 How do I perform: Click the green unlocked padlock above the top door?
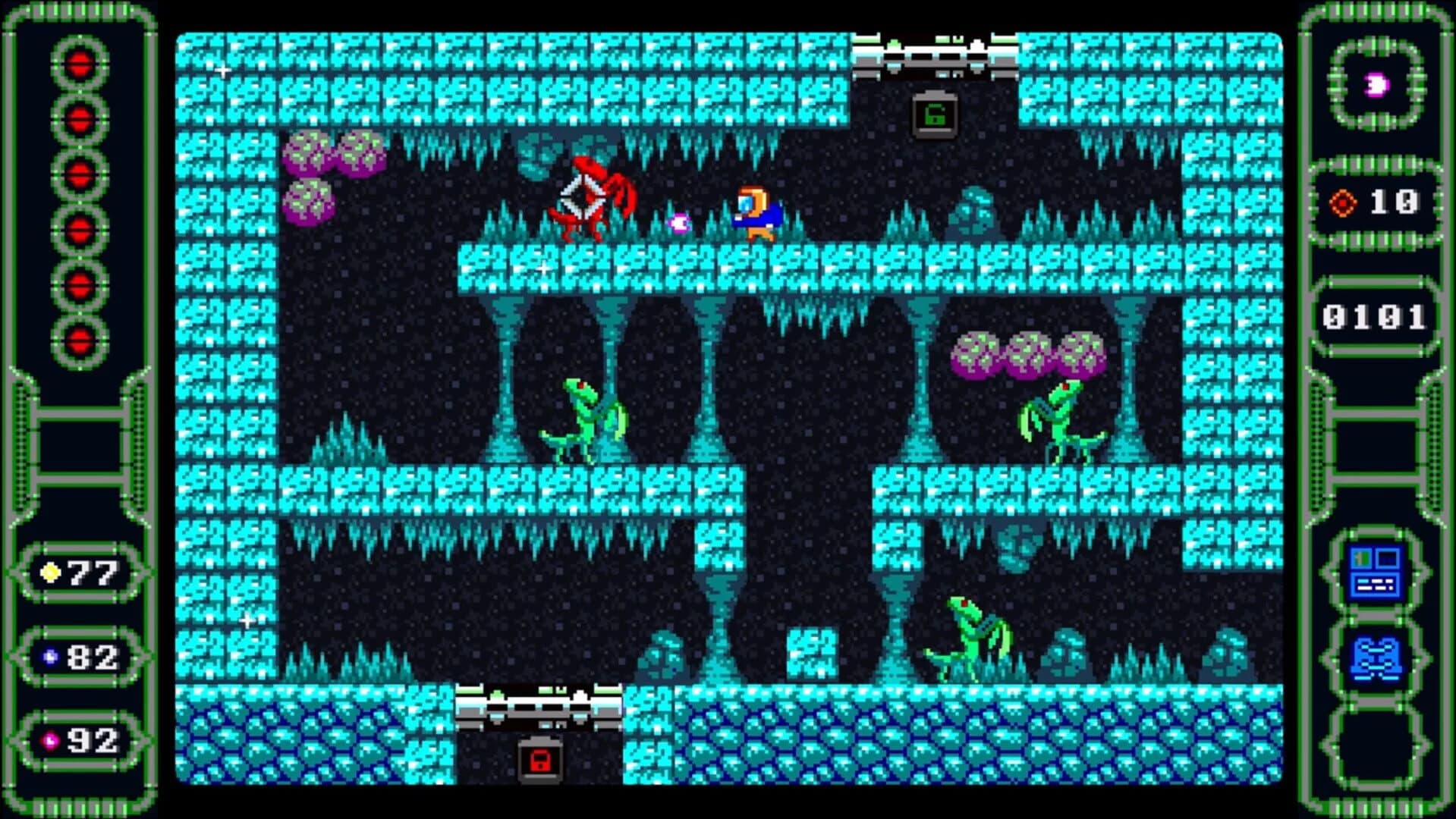pos(936,115)
